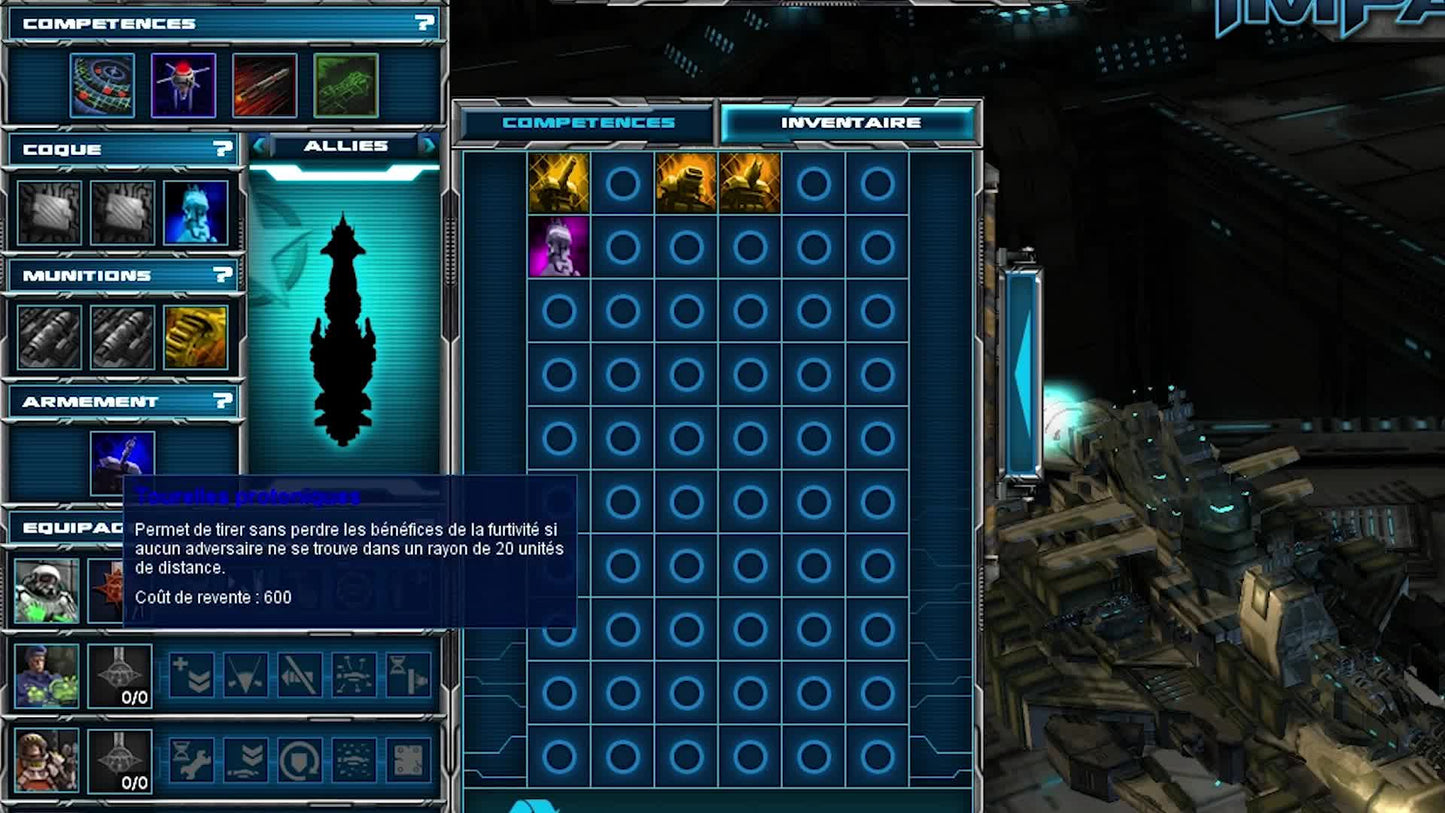Select the crew member in white helmet
The width and height of the screenshot is (1445, 813).
[46, 591]
